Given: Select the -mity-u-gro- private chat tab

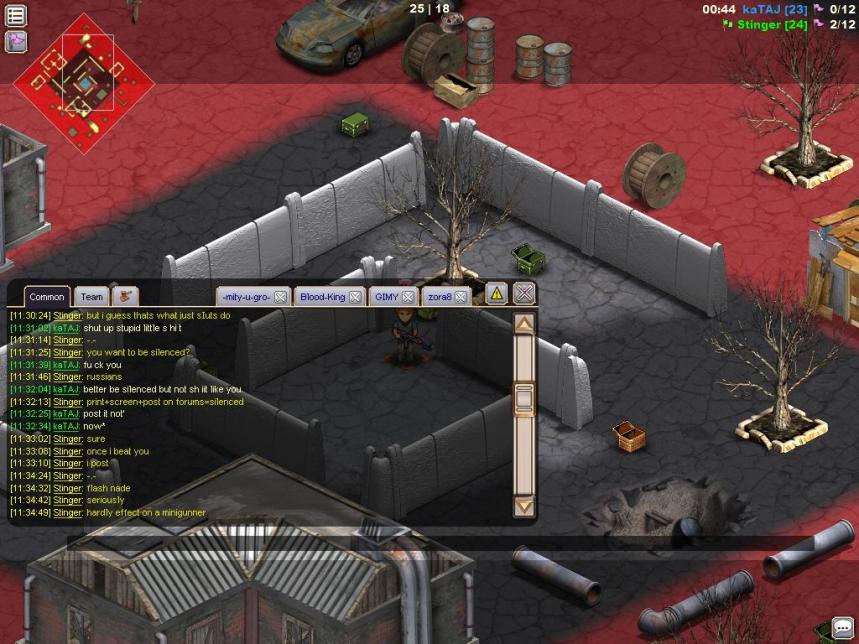Looking at the screenshot, I should point(246,297).
